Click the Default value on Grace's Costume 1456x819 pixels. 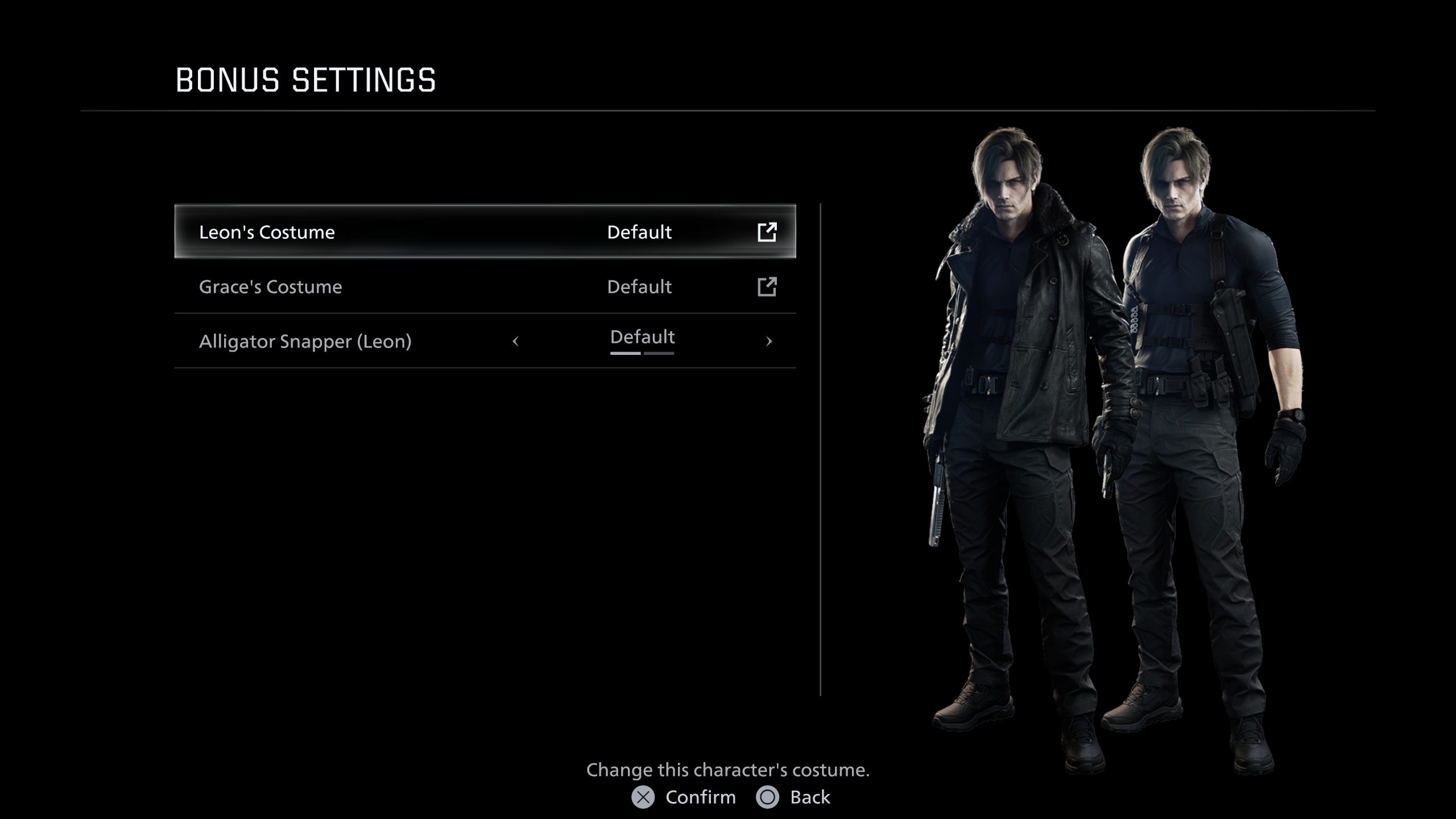click(639, 287)
